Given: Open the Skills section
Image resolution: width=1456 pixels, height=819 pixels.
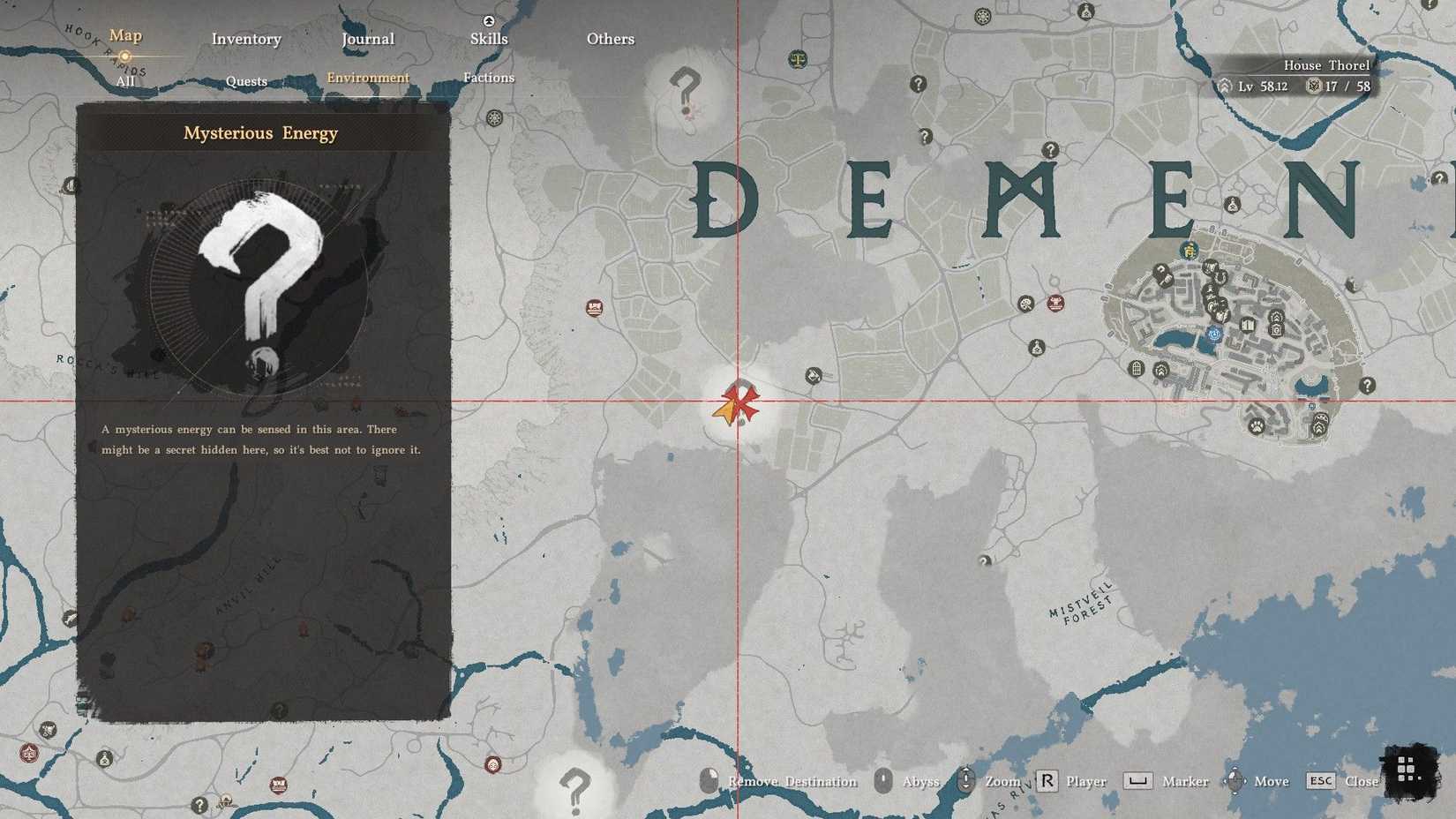Looking at the screenshot, I should tap(489, 39).
